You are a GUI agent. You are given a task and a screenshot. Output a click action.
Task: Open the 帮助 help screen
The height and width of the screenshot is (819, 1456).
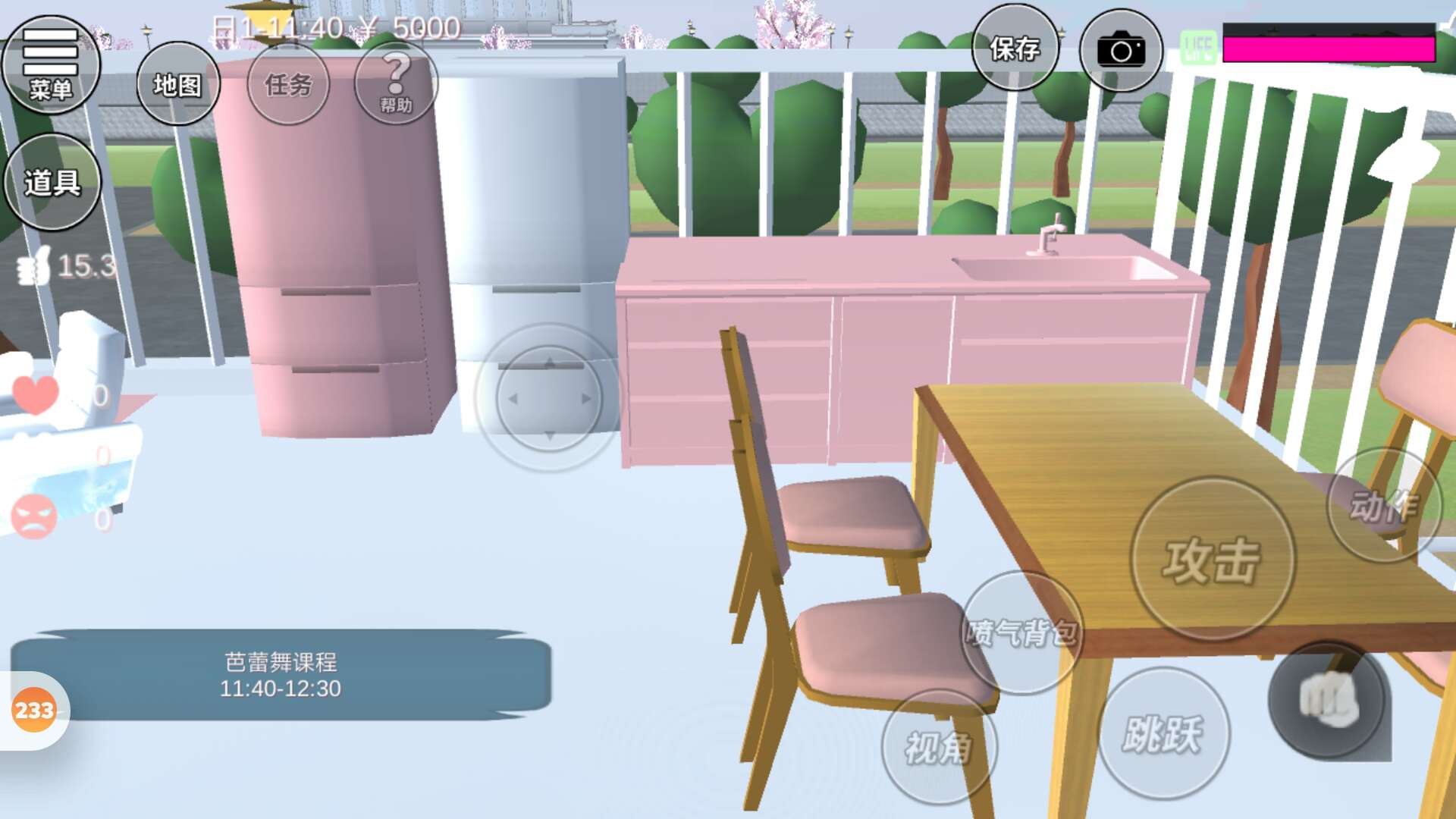(395, 83)
